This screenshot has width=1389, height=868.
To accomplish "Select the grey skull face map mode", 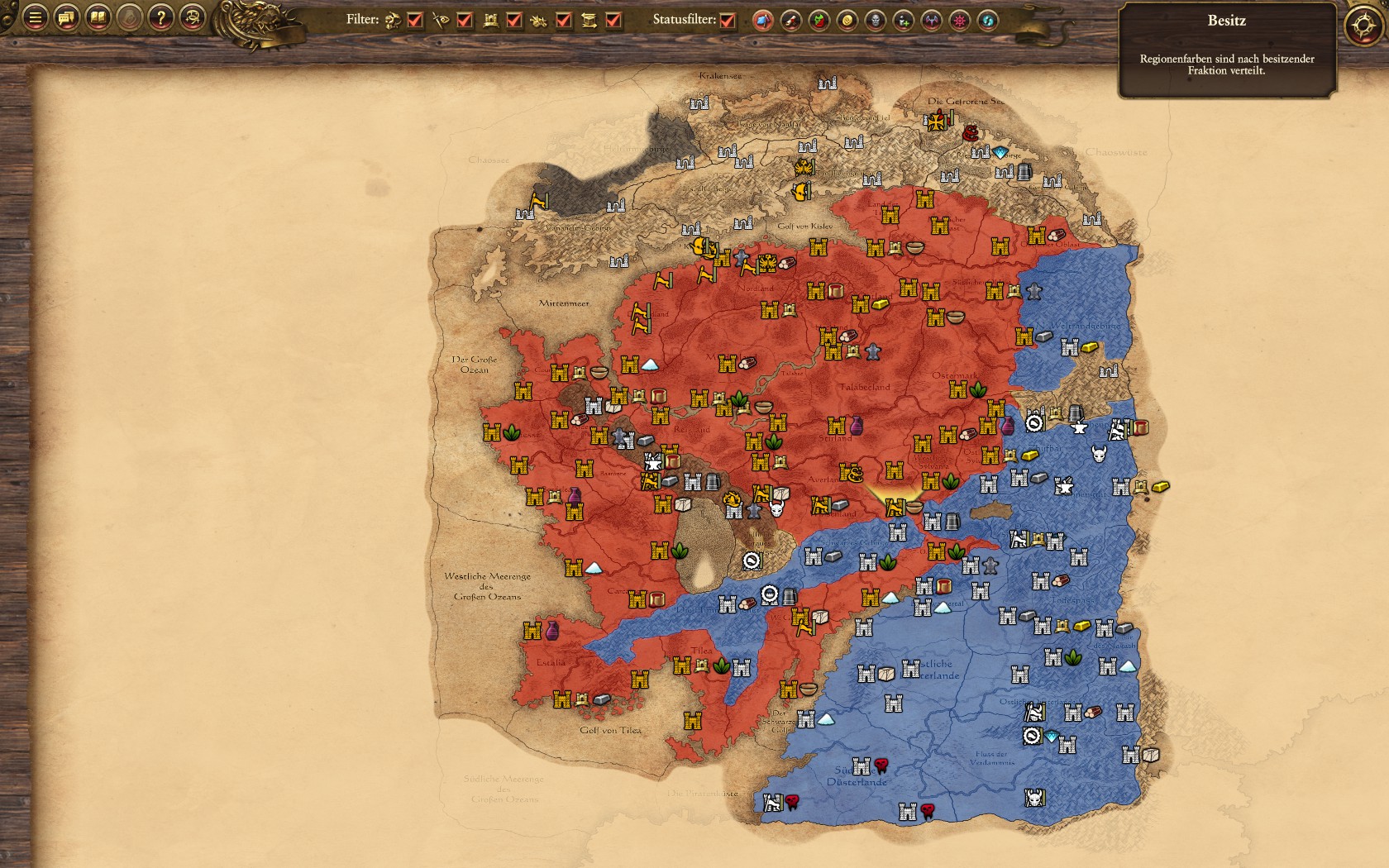I will click(x=876, y=21).
